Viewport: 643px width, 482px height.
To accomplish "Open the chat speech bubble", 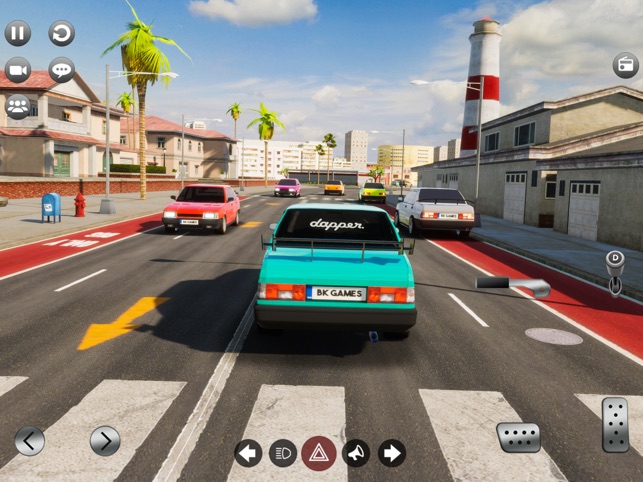I will tap(62, 70).
